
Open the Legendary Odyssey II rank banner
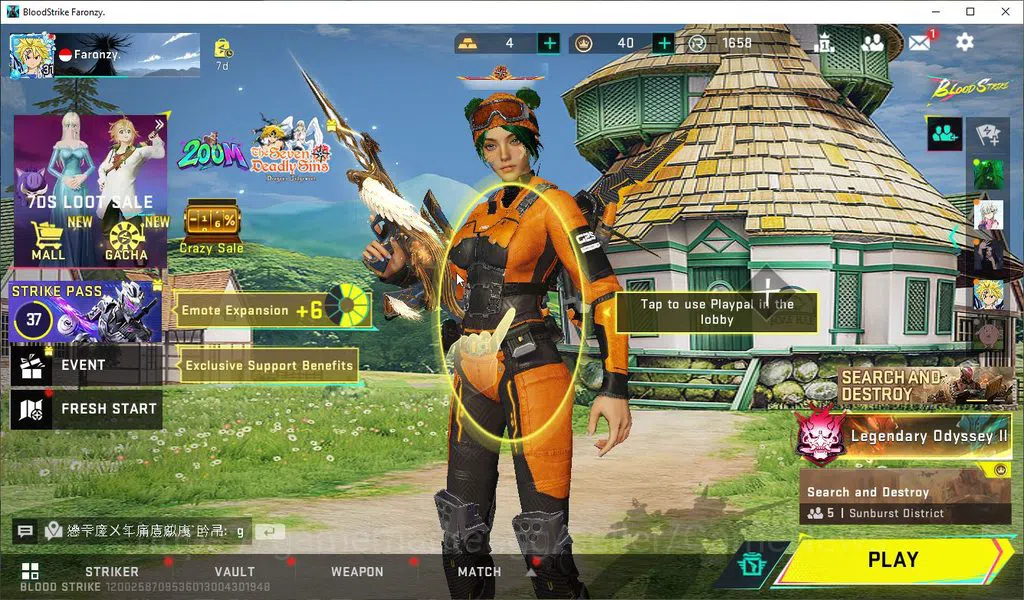(x=905, y=437)
